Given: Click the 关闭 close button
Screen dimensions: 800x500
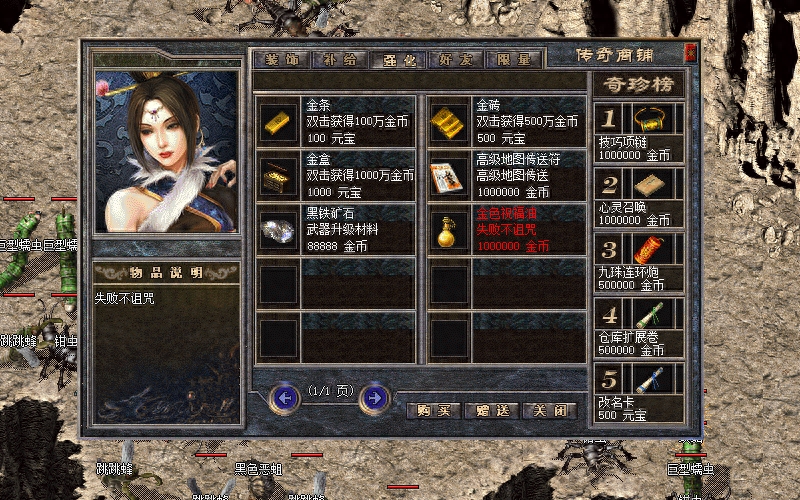Looking at the screenshot, I should point(549,410).
